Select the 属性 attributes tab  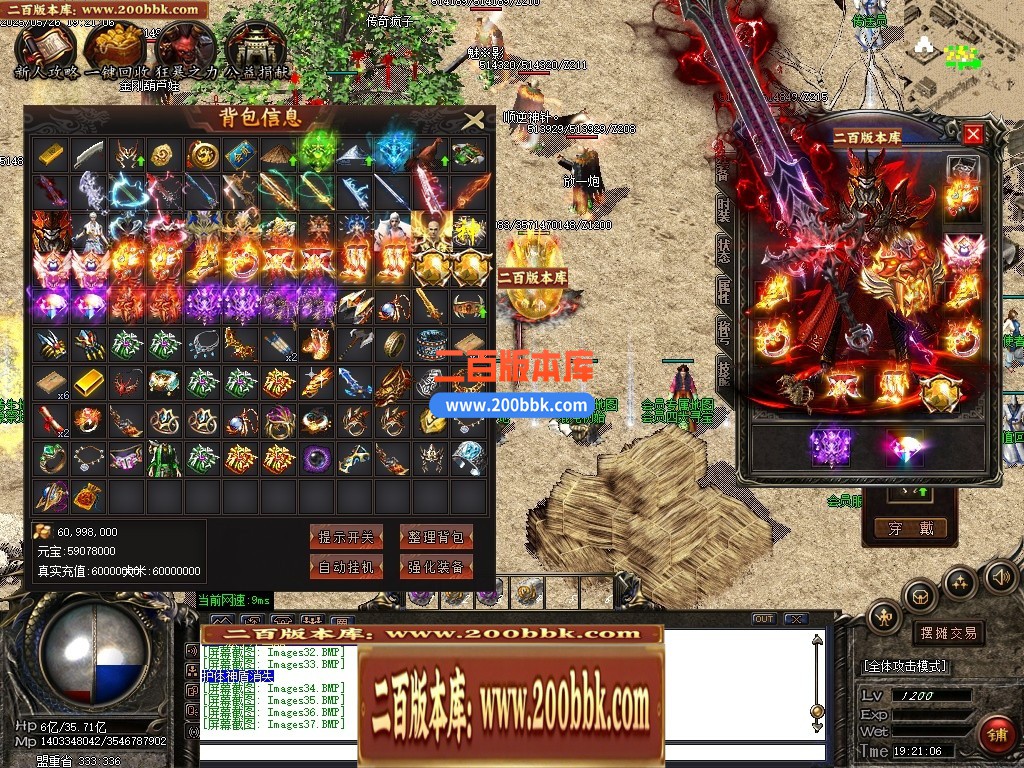[724, 290]
